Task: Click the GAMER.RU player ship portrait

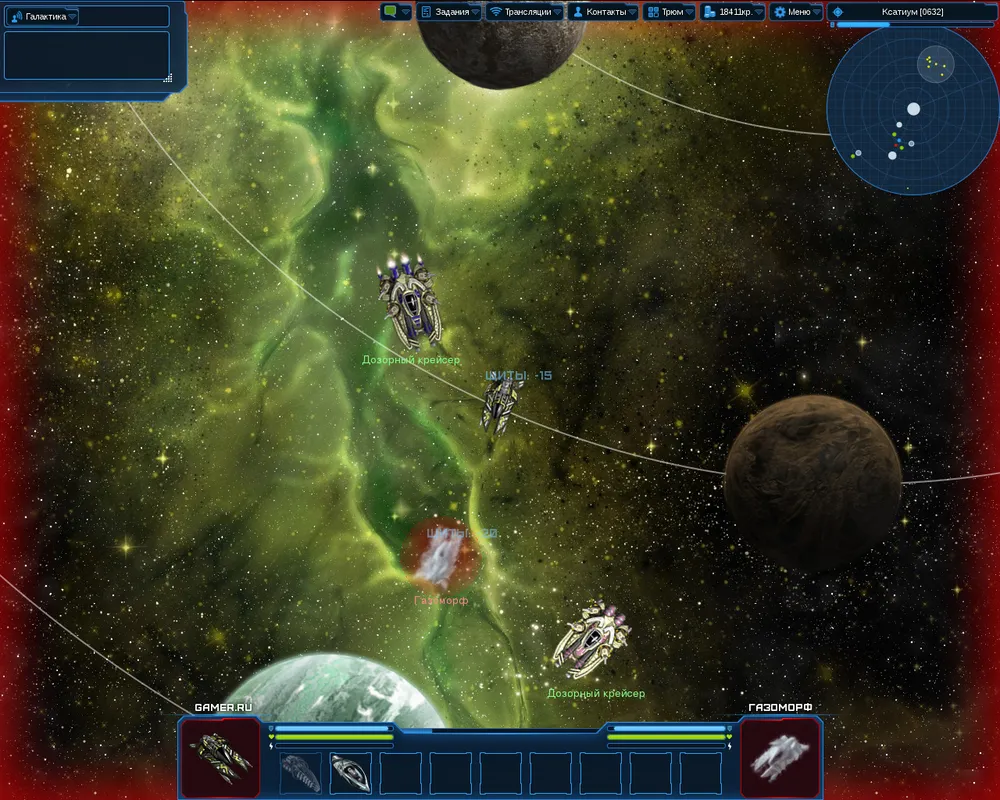Action: (x=220, y=755)
